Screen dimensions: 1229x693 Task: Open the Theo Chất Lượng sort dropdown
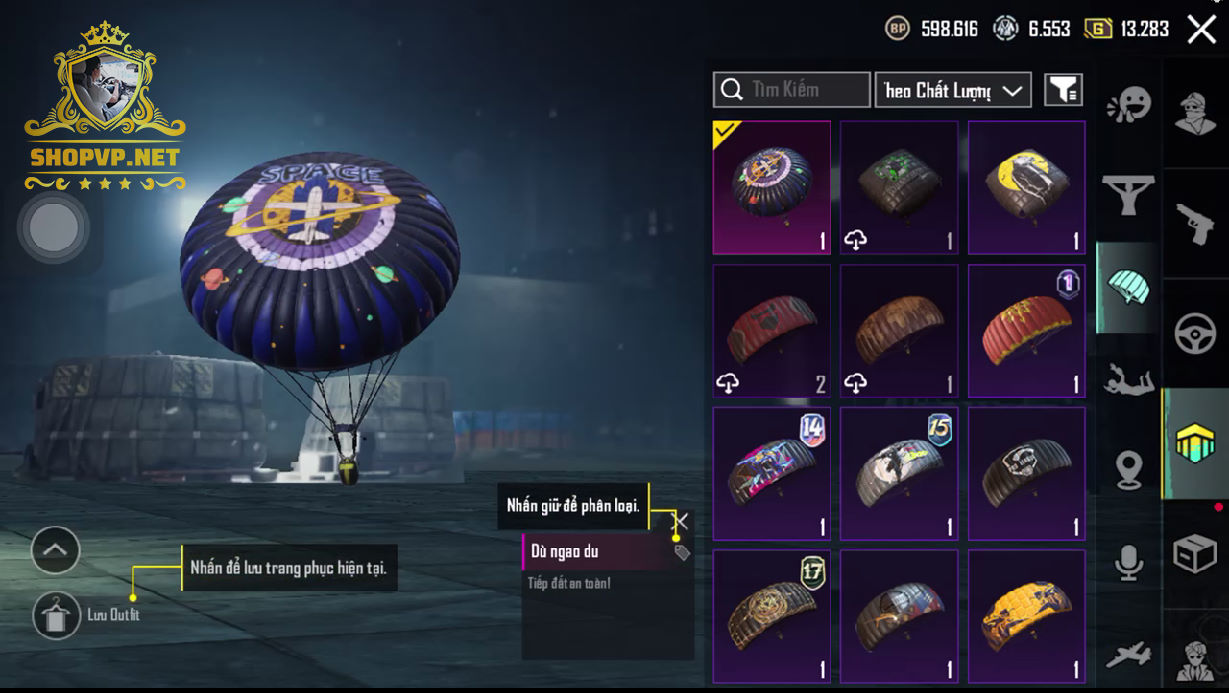click(952, 90)
